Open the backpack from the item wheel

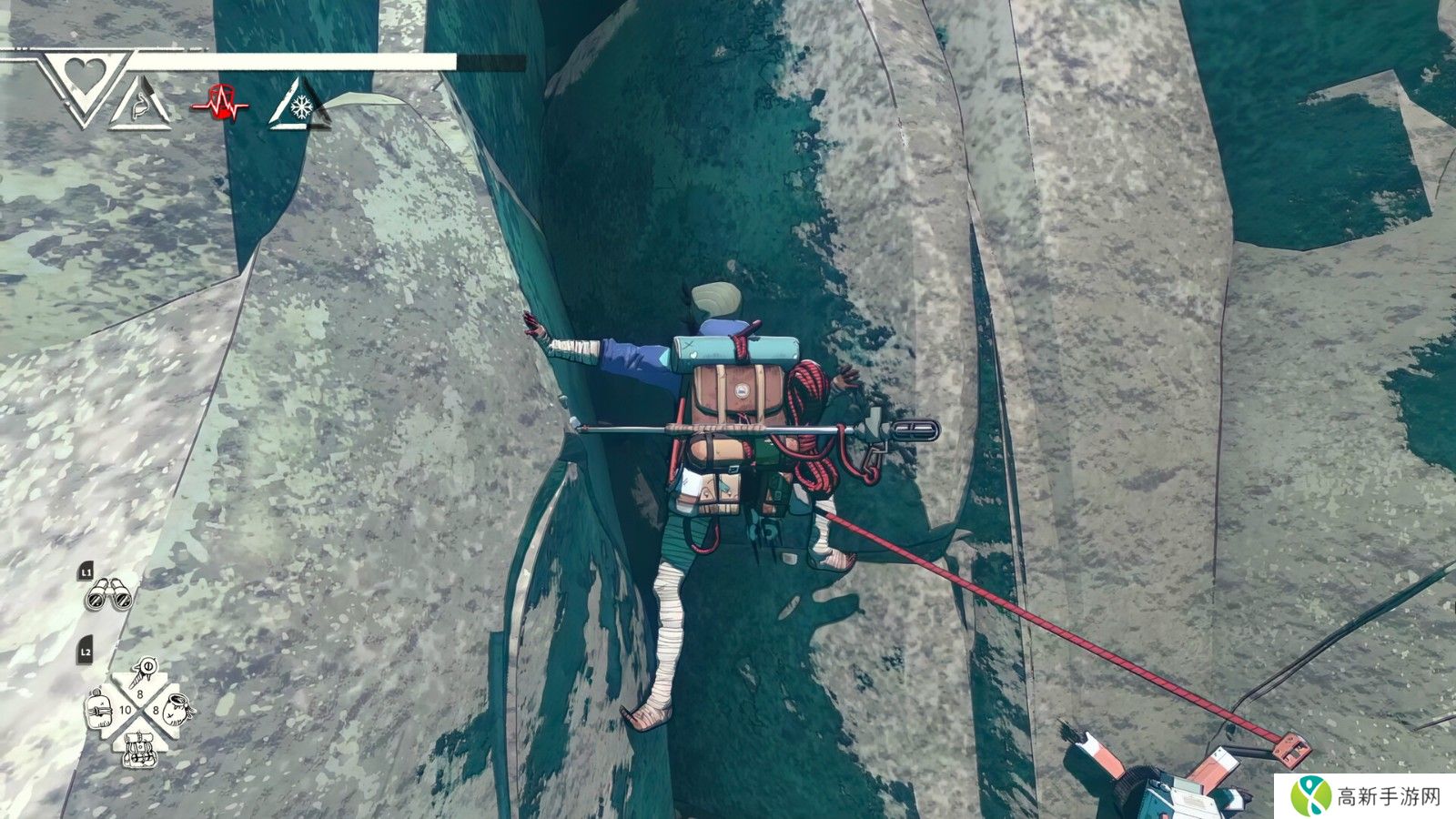pyautogui.click(x=139, y=746)
